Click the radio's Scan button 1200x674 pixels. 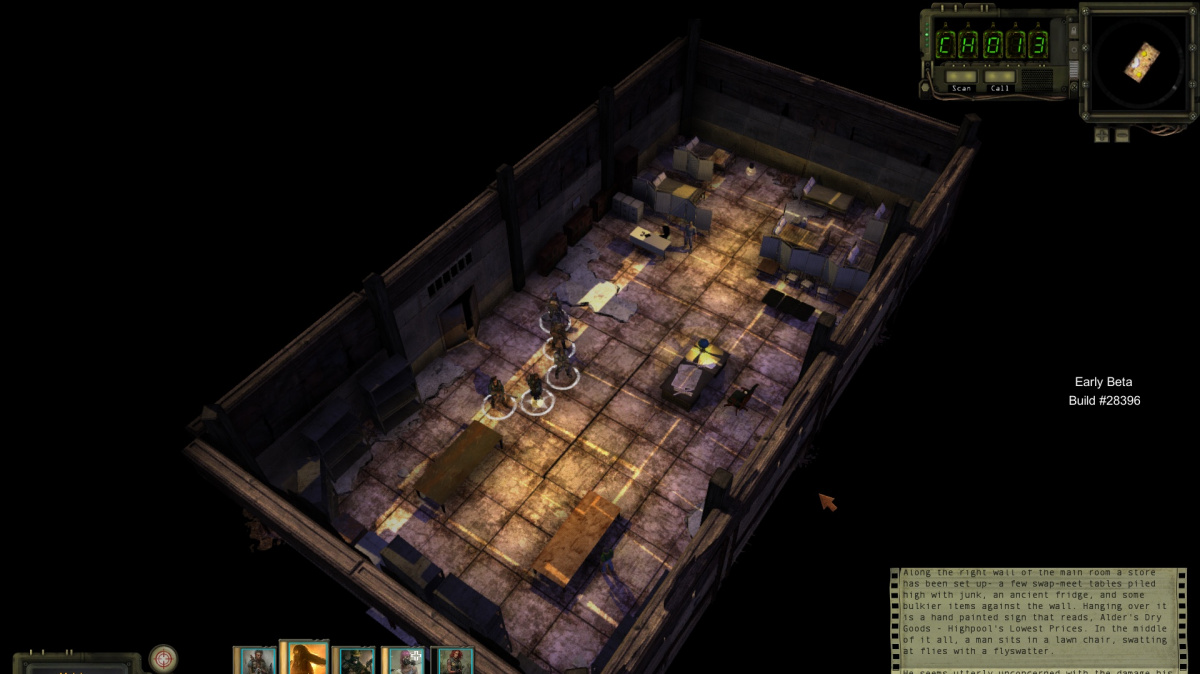[x=961, y=77]
